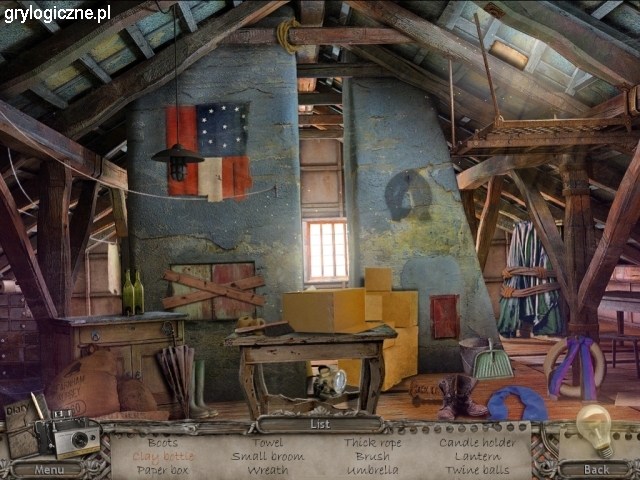Click Umbrella in the item list

tap(372, 469)
